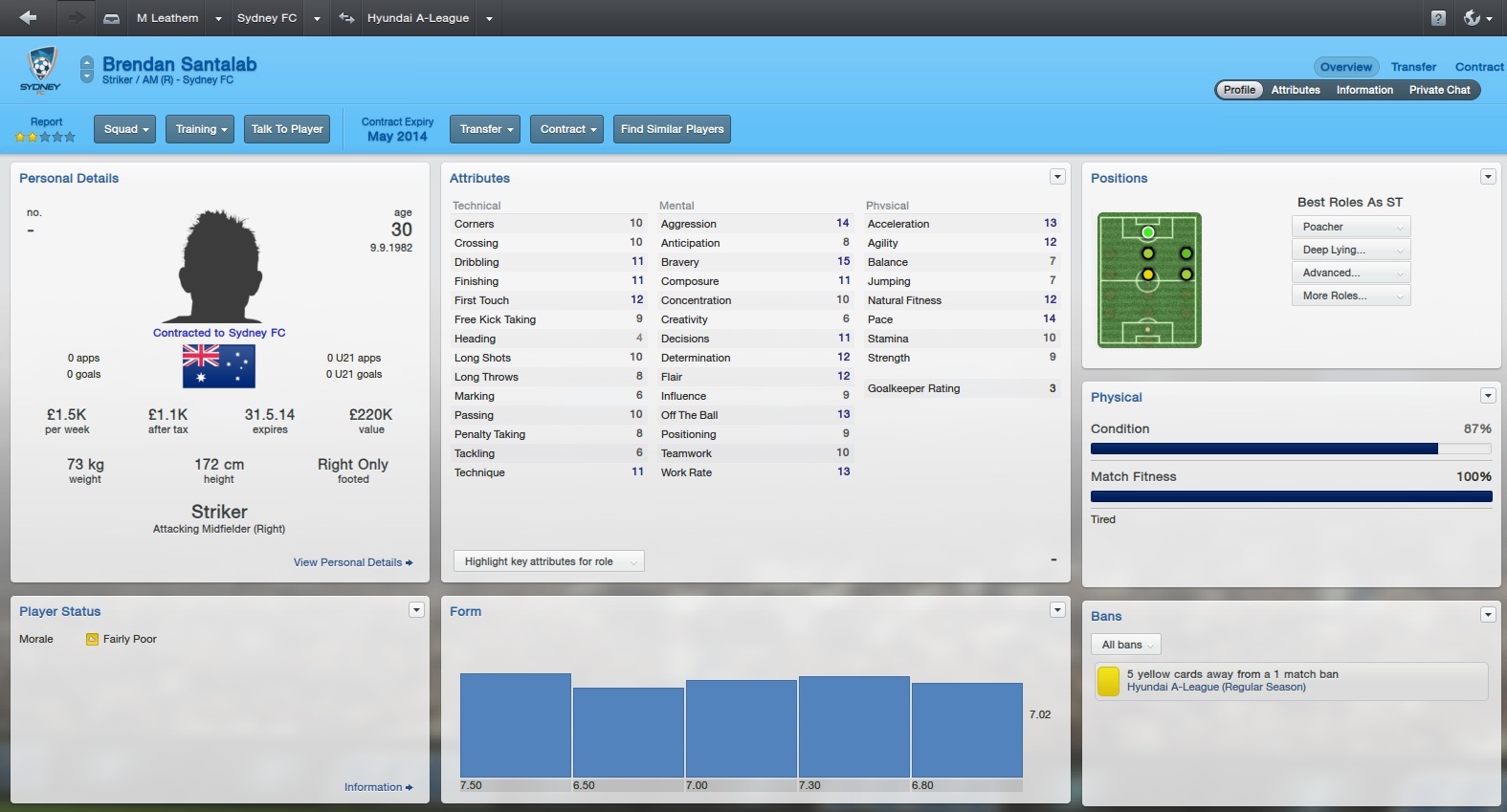Click the help question mark icon
This screenshot has width=1507, height=812.
pyautogui.click(x=1438, y=18)
